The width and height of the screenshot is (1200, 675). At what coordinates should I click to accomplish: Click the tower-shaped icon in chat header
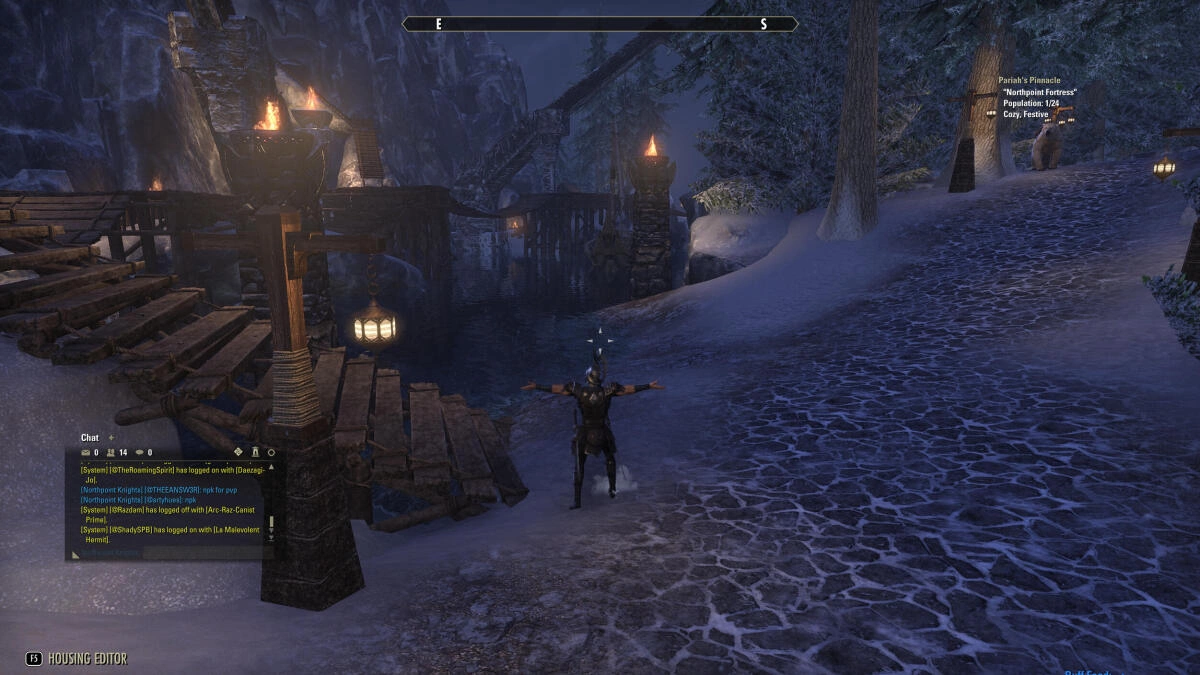254,451
